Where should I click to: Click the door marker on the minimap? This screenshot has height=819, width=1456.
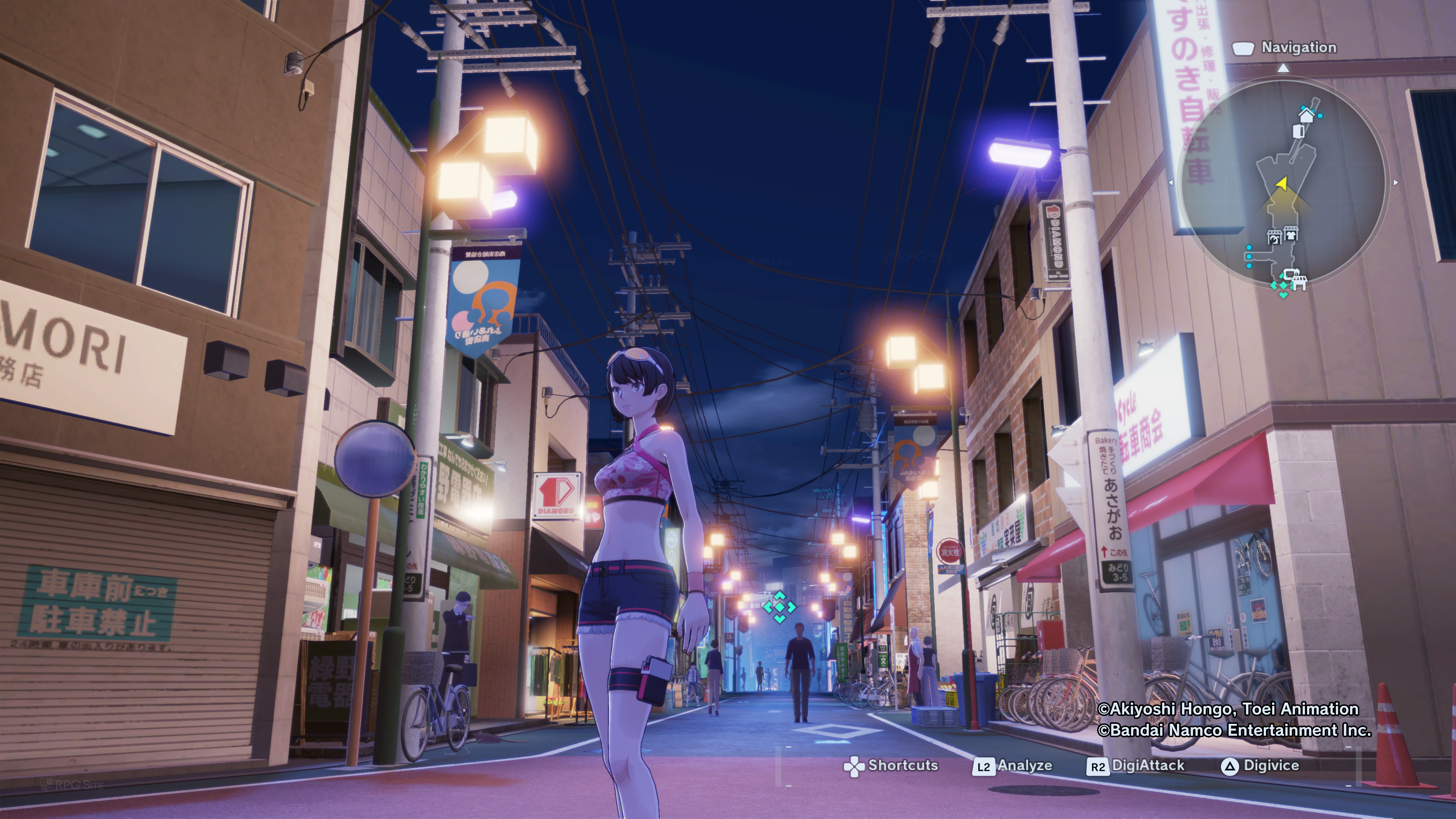tap(1298, 132)
